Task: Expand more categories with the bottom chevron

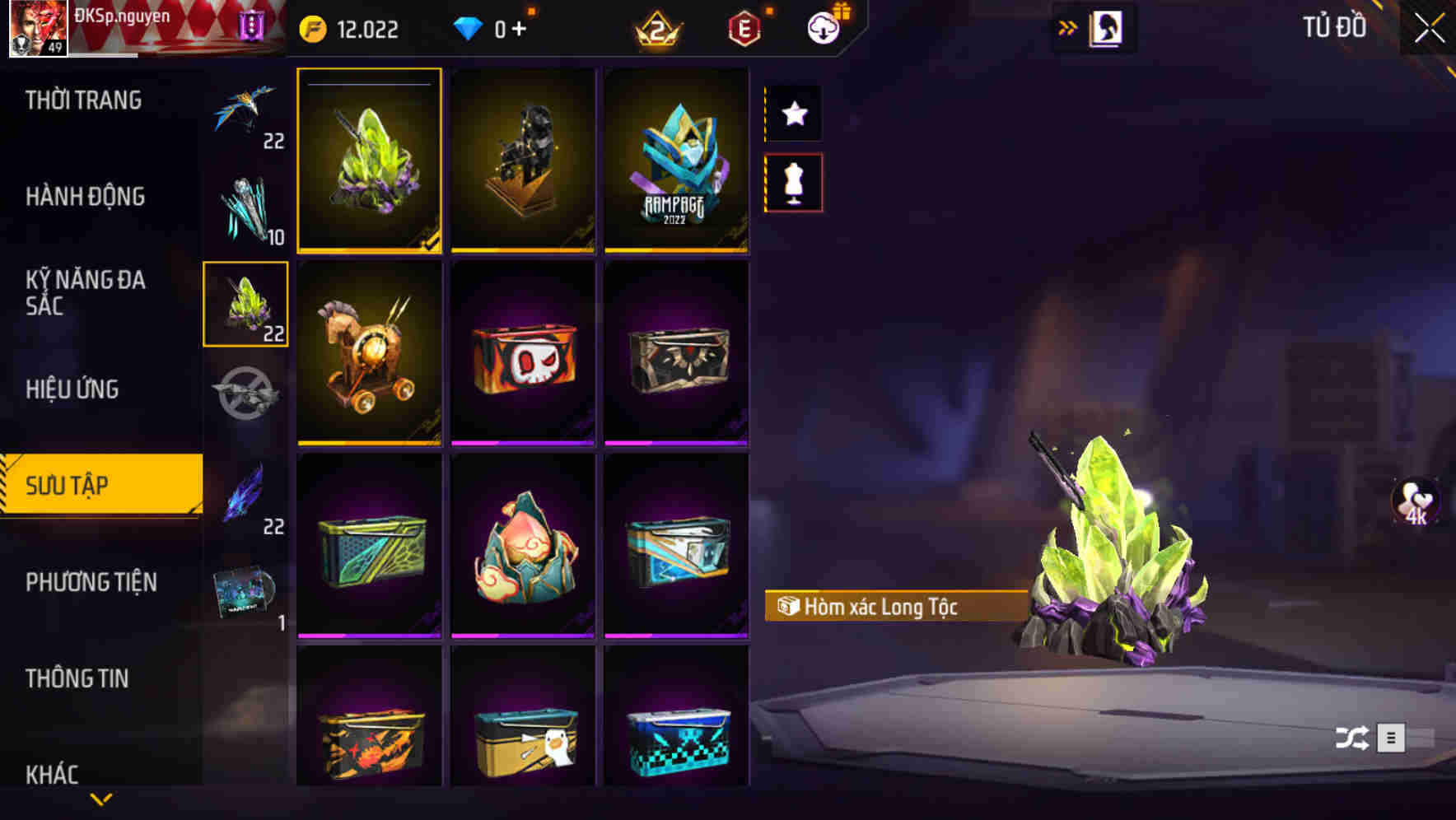Action: pos(100,800)
